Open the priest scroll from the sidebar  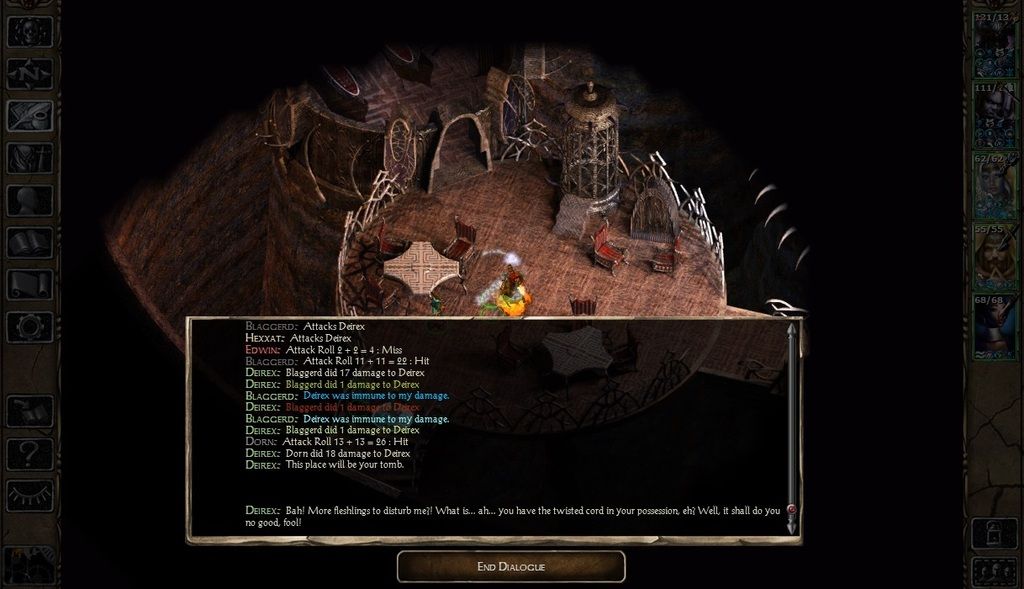point(30,284)
